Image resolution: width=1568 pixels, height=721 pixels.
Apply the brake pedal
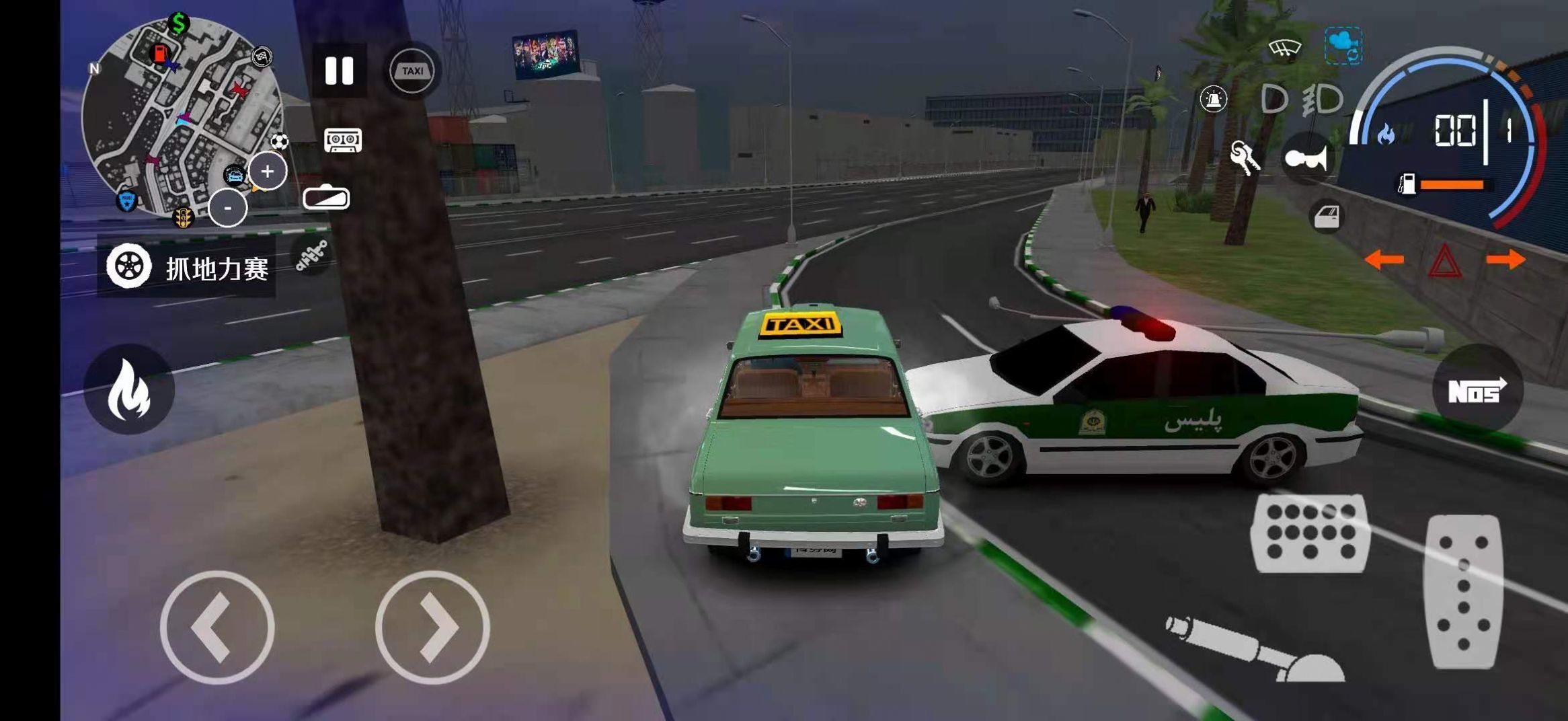1310,533
